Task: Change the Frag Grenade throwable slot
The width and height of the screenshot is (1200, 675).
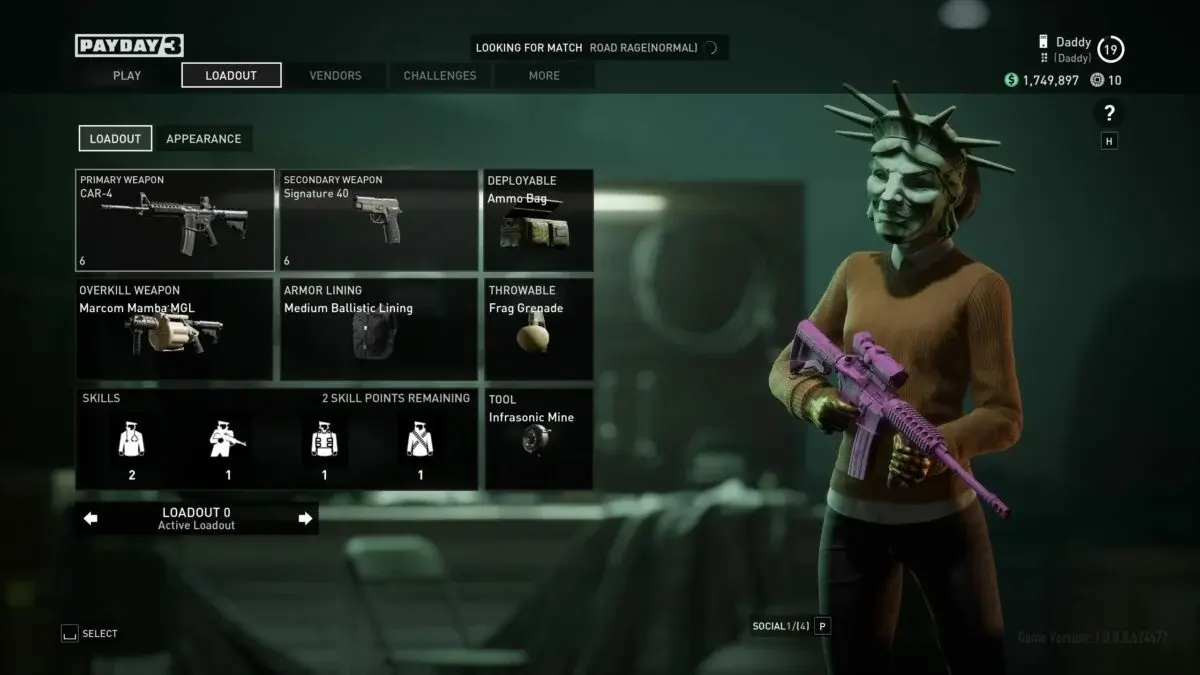Action: click(x=539, y=329)
